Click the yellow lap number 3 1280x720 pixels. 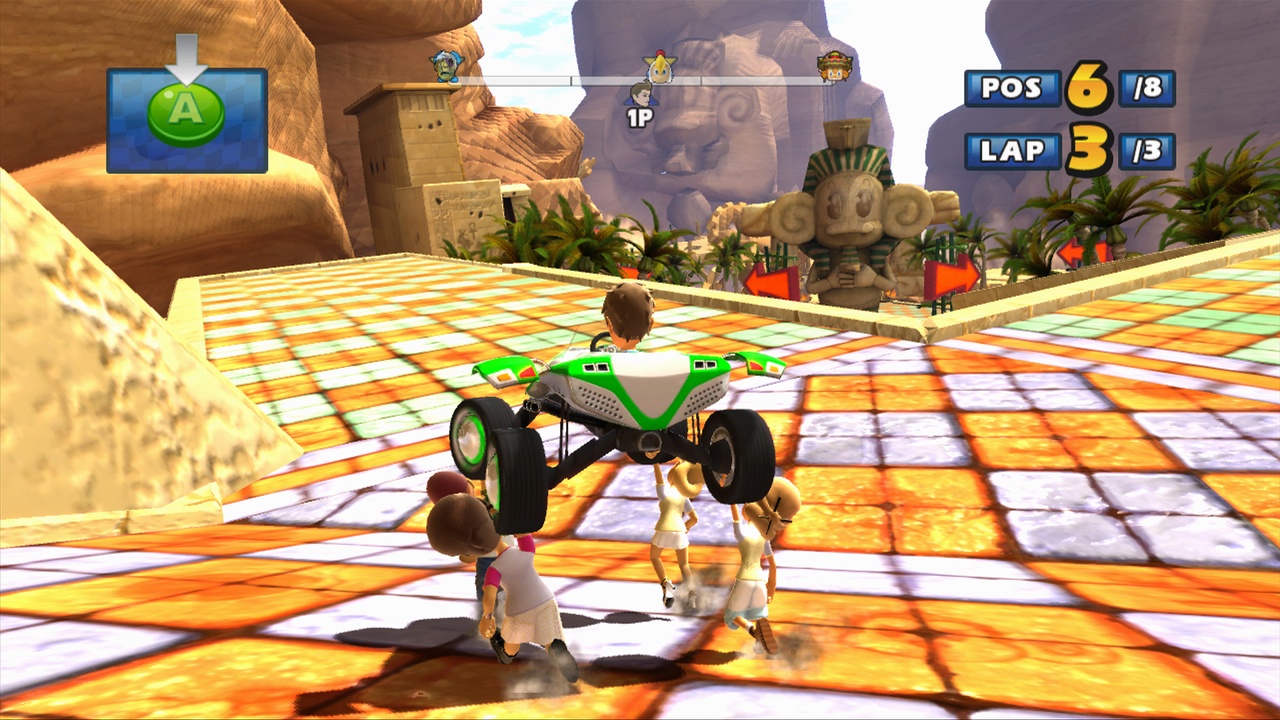(1092, 148)
